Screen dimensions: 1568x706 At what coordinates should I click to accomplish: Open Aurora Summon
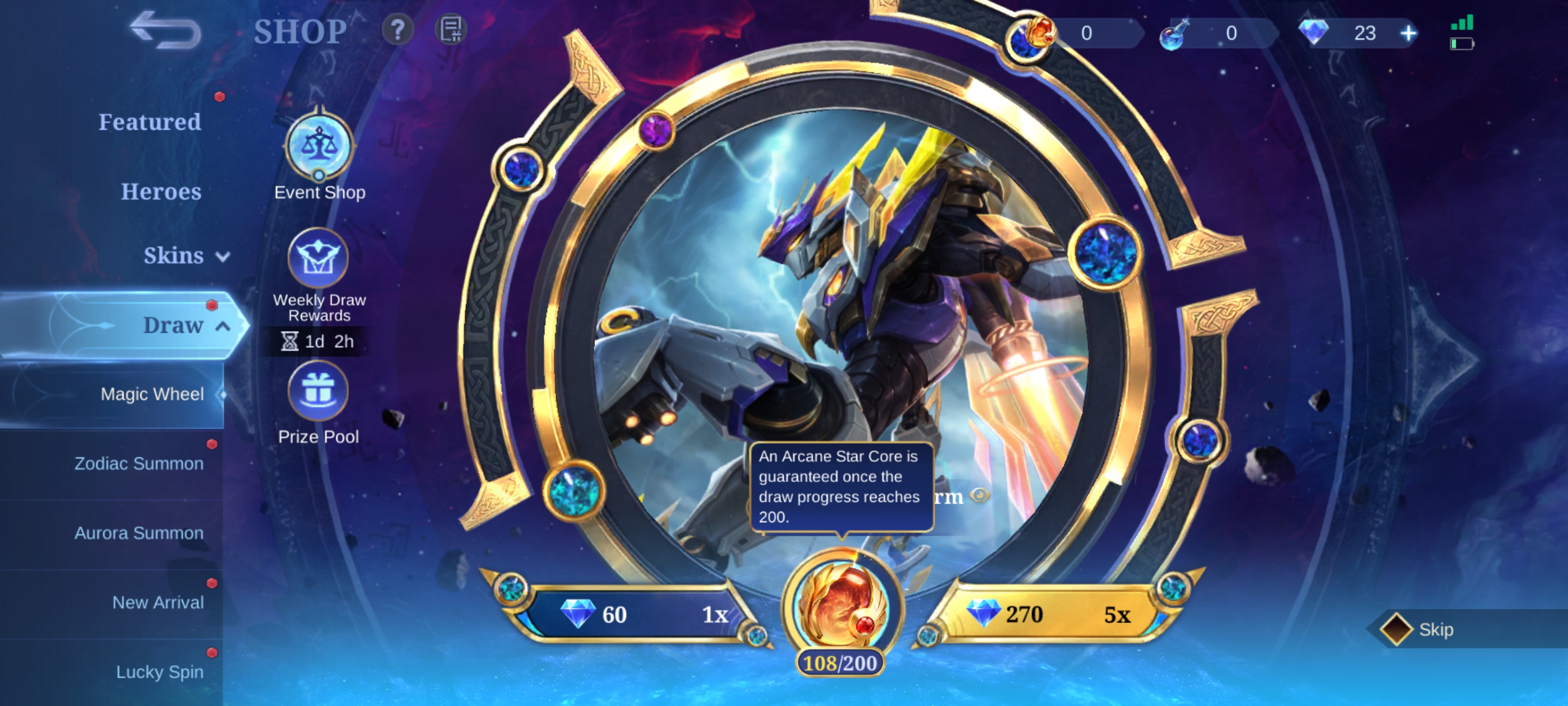(x=139, y=533)
